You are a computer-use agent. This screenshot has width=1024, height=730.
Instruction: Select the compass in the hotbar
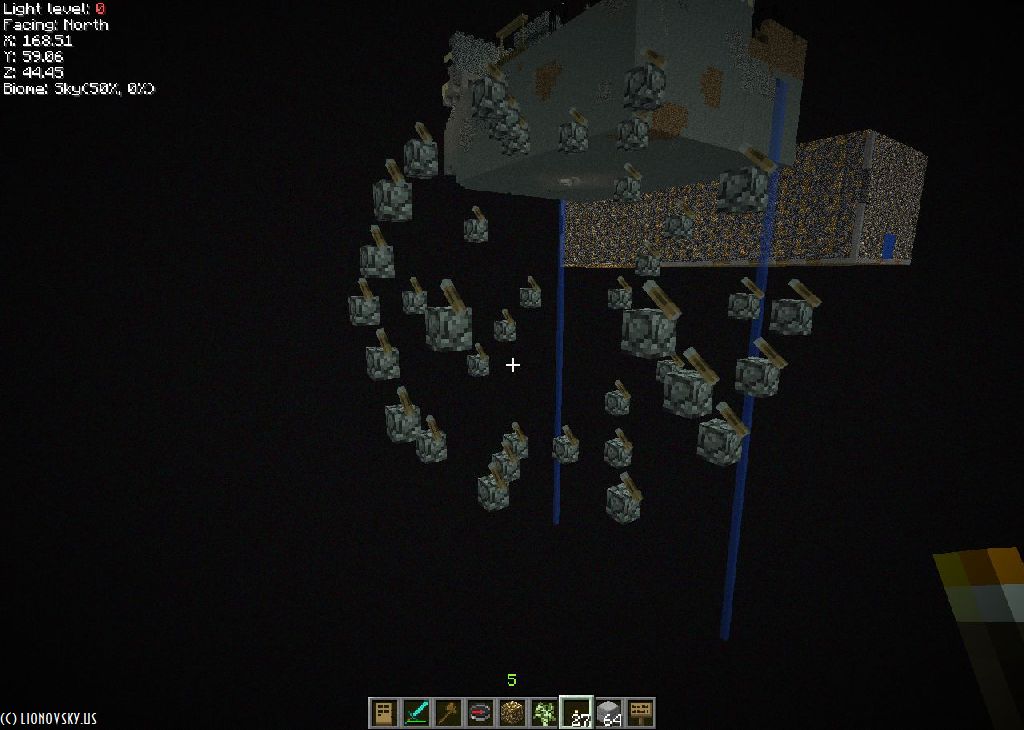[480, 712]
